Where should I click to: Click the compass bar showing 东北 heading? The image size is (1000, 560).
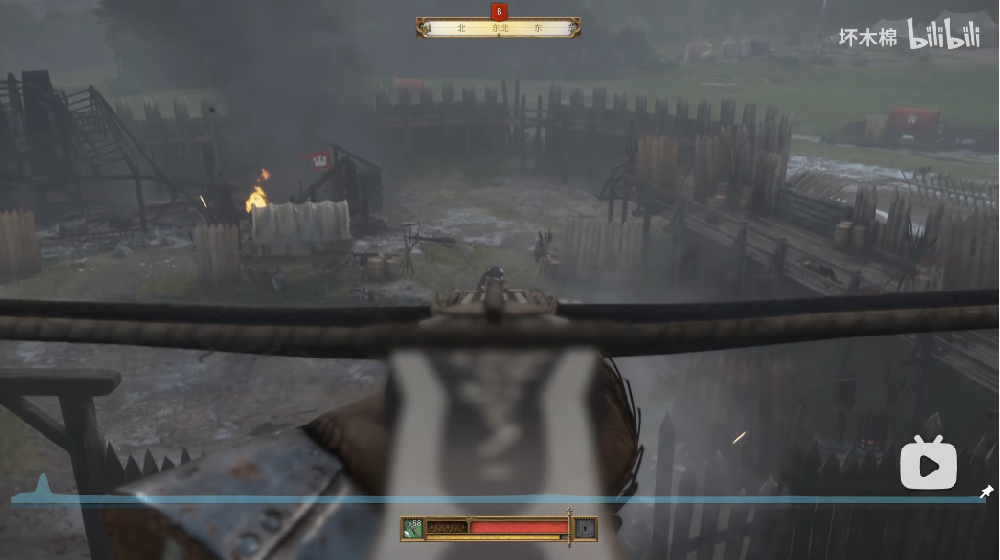coord(499,28)
